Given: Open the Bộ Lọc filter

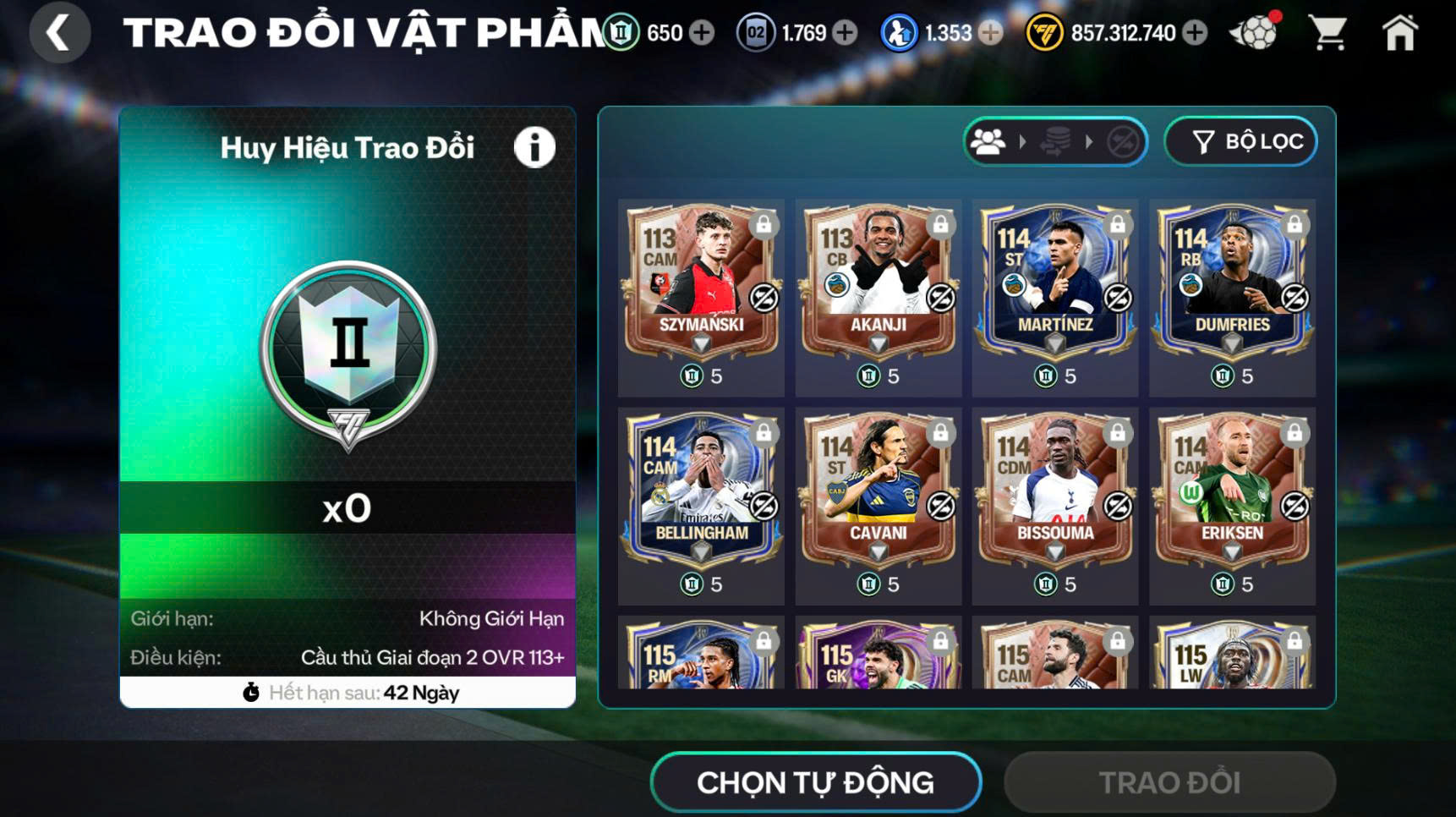Looking at the screenshot, I should pos(1240,141).
